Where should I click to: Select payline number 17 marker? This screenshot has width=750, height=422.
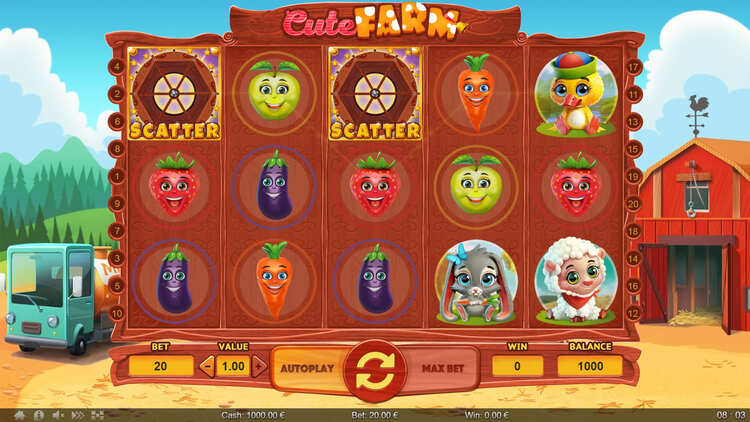pyautogui.click(x=633, y=66)
